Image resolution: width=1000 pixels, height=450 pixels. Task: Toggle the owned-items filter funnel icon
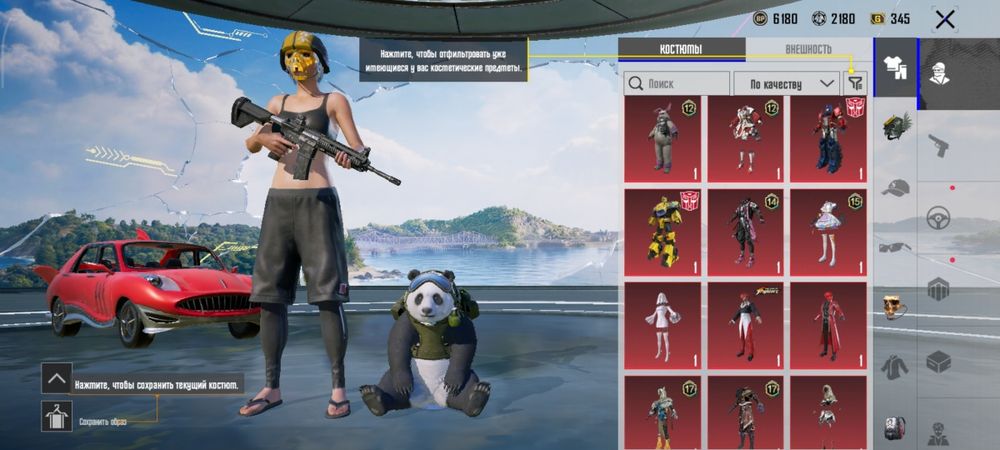[x=855, y=83]
